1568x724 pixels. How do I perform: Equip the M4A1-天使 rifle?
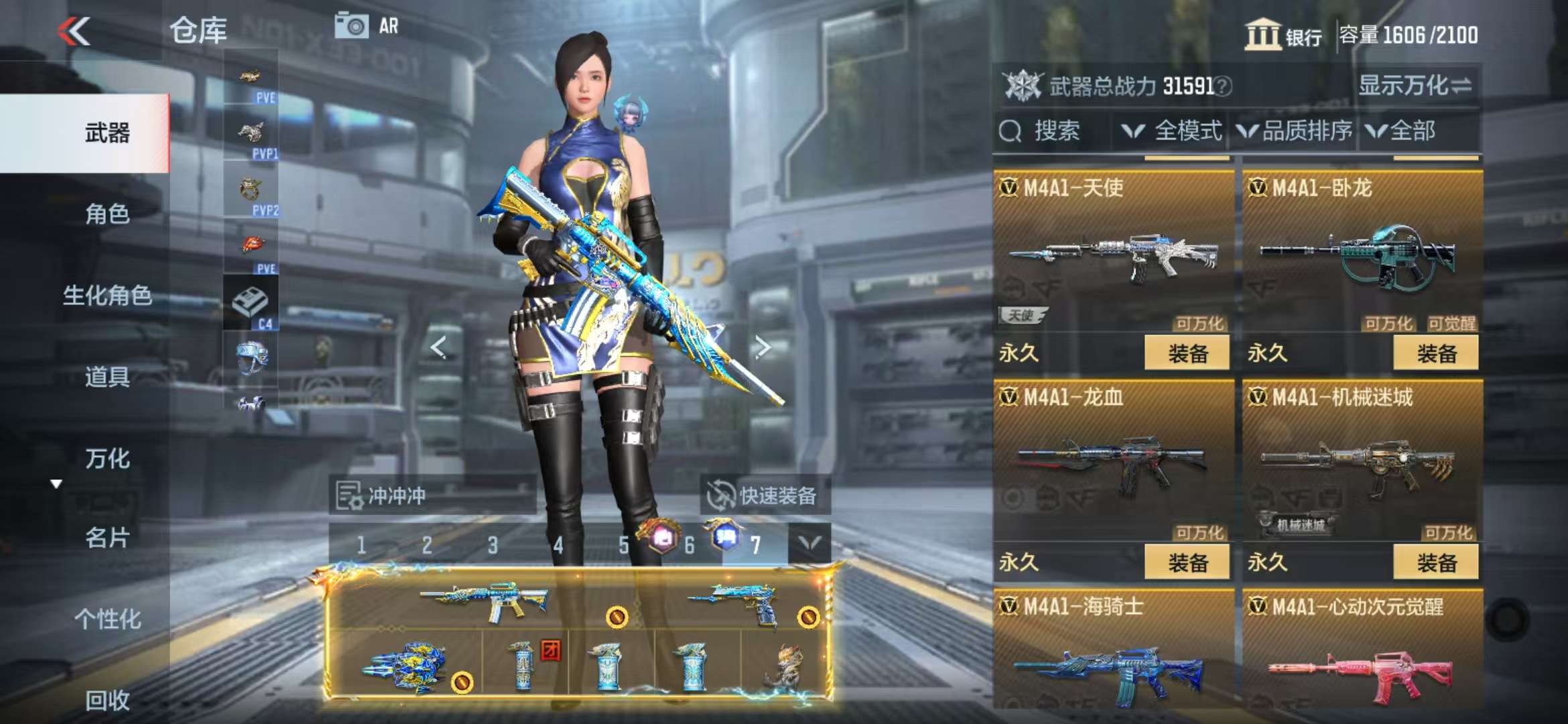(1187, 353)
